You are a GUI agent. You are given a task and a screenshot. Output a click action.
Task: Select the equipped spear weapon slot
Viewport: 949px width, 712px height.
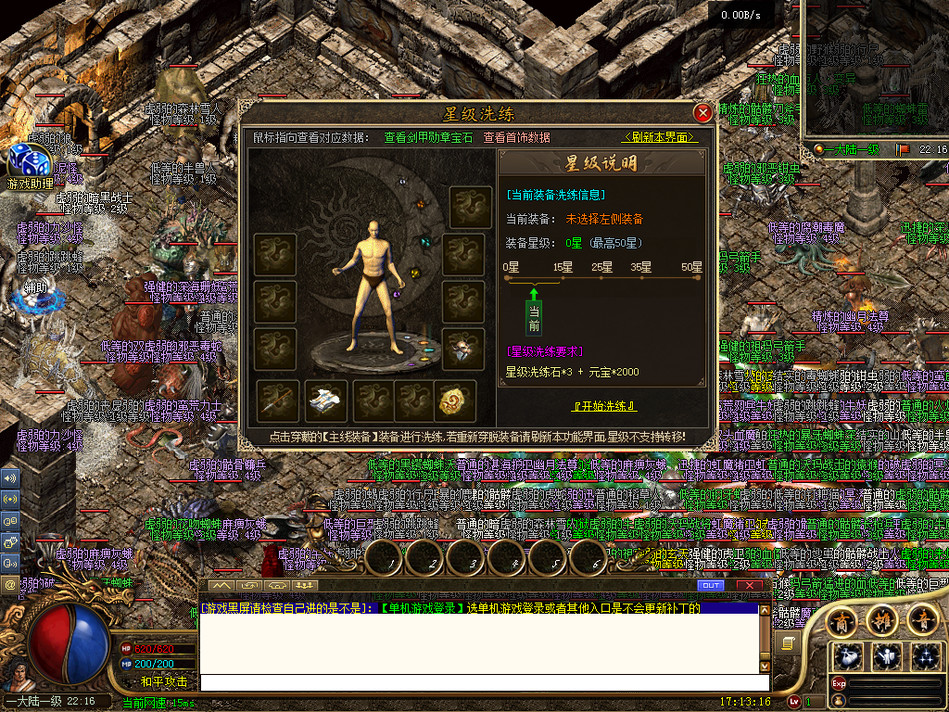click(x=278, y=401)
